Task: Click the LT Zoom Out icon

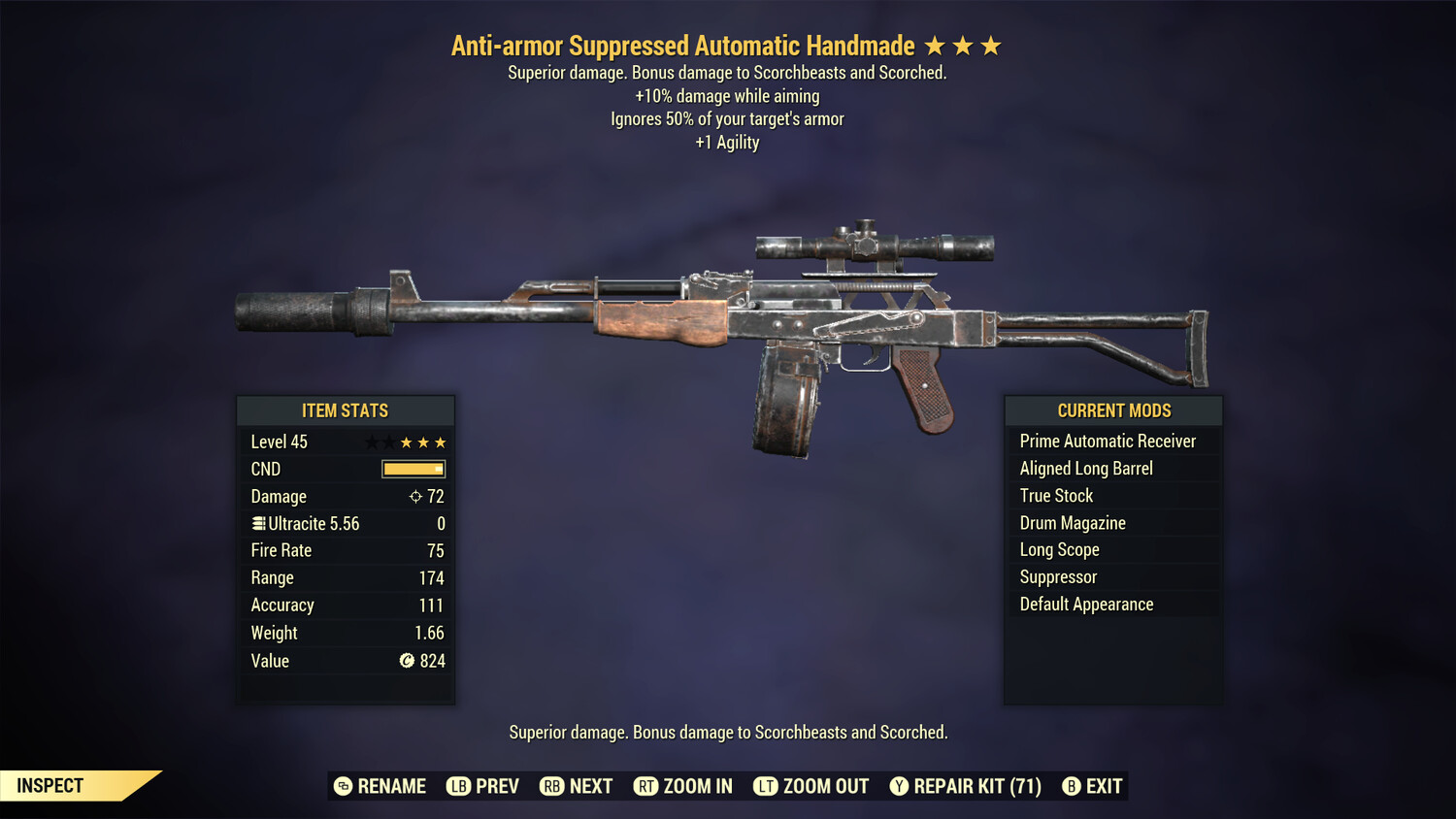Action: [x=766, y=786]
